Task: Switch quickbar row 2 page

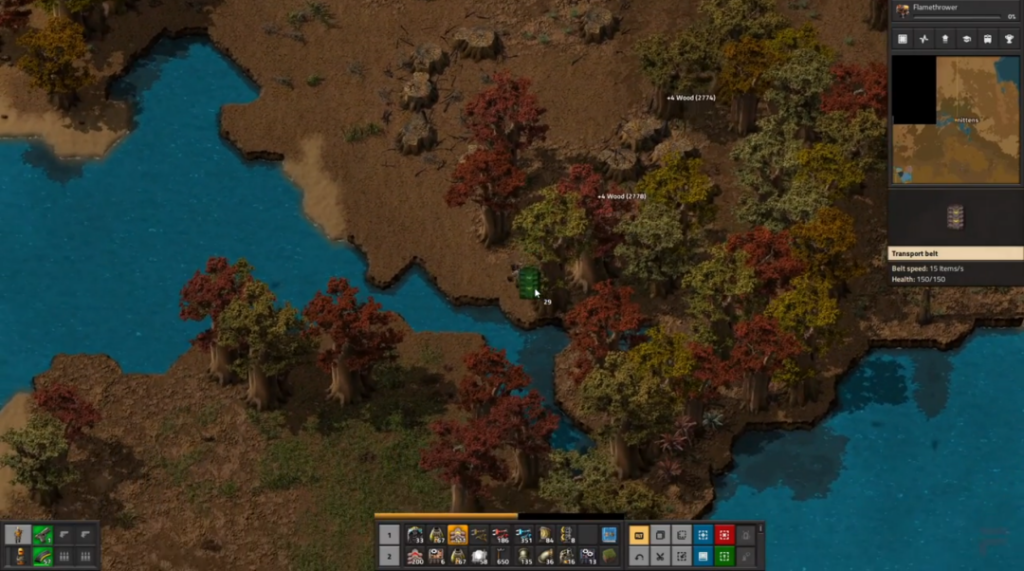Action: click(x=391, y=556)
